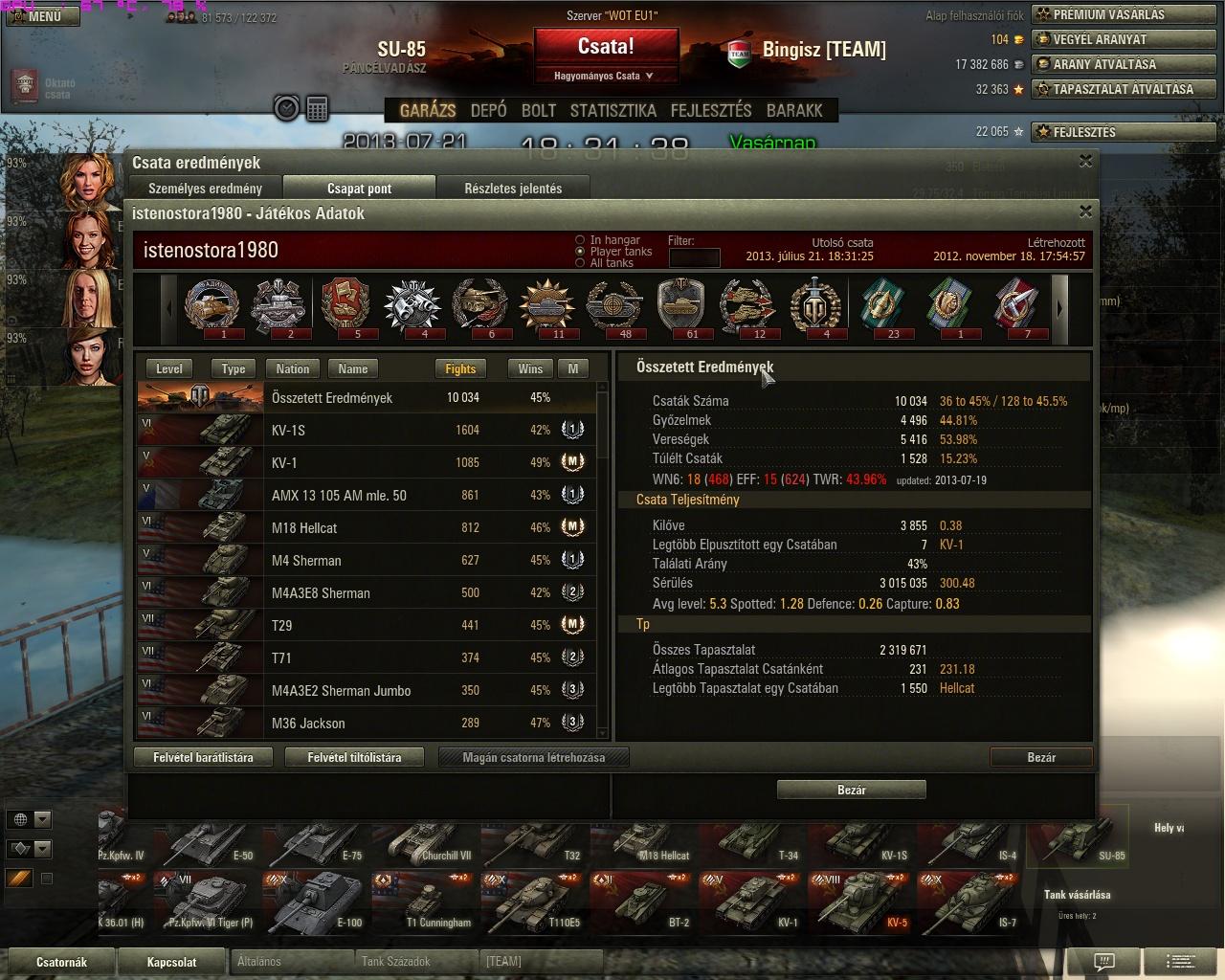Go to the STATISZTIKA tab
The height and width of the screenshot is (980, 1225).
(x=612, y=110)
